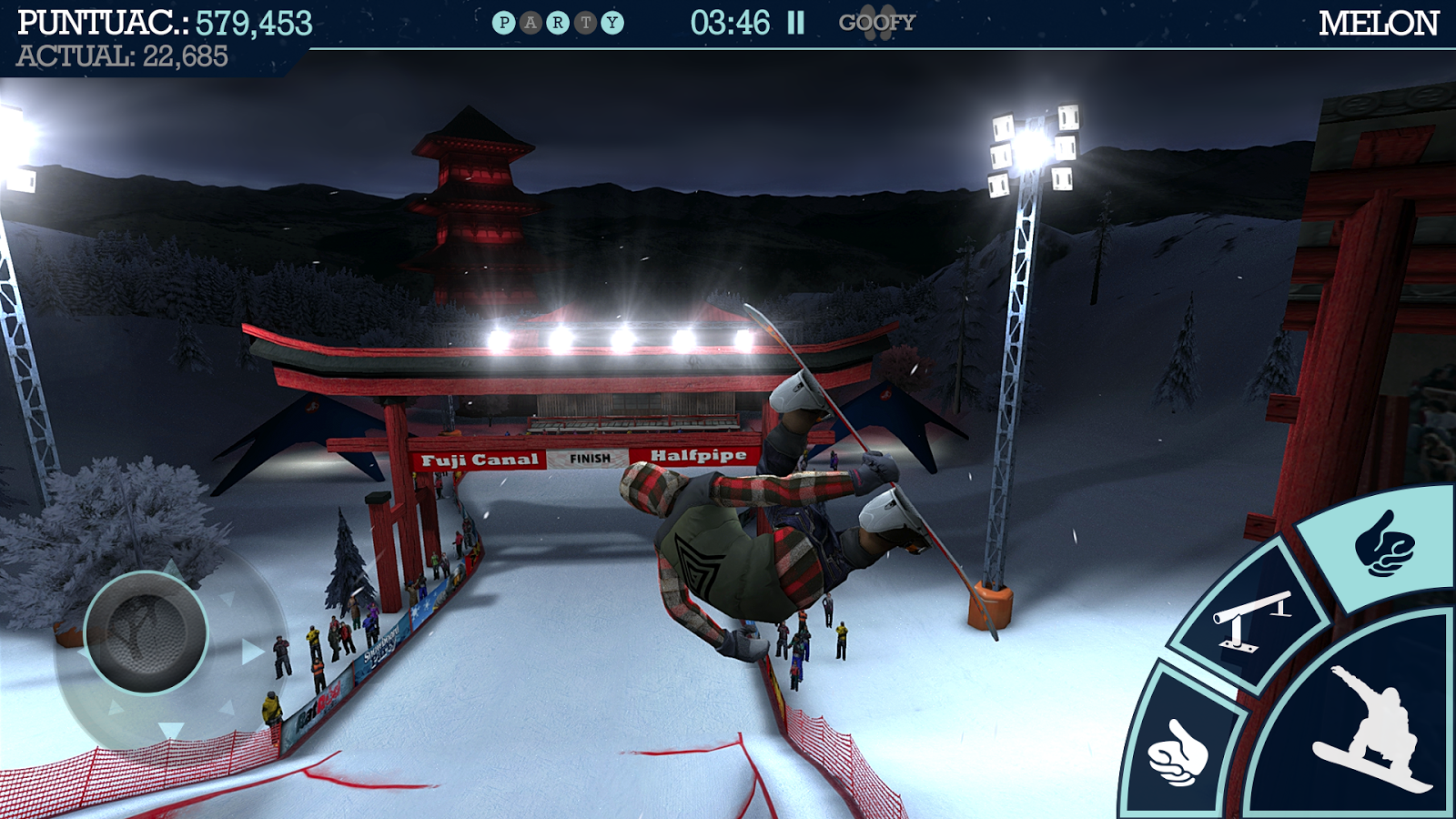Tap the analog joystick control pad
Screen dimensions: 1456x819
click(146, 632)
